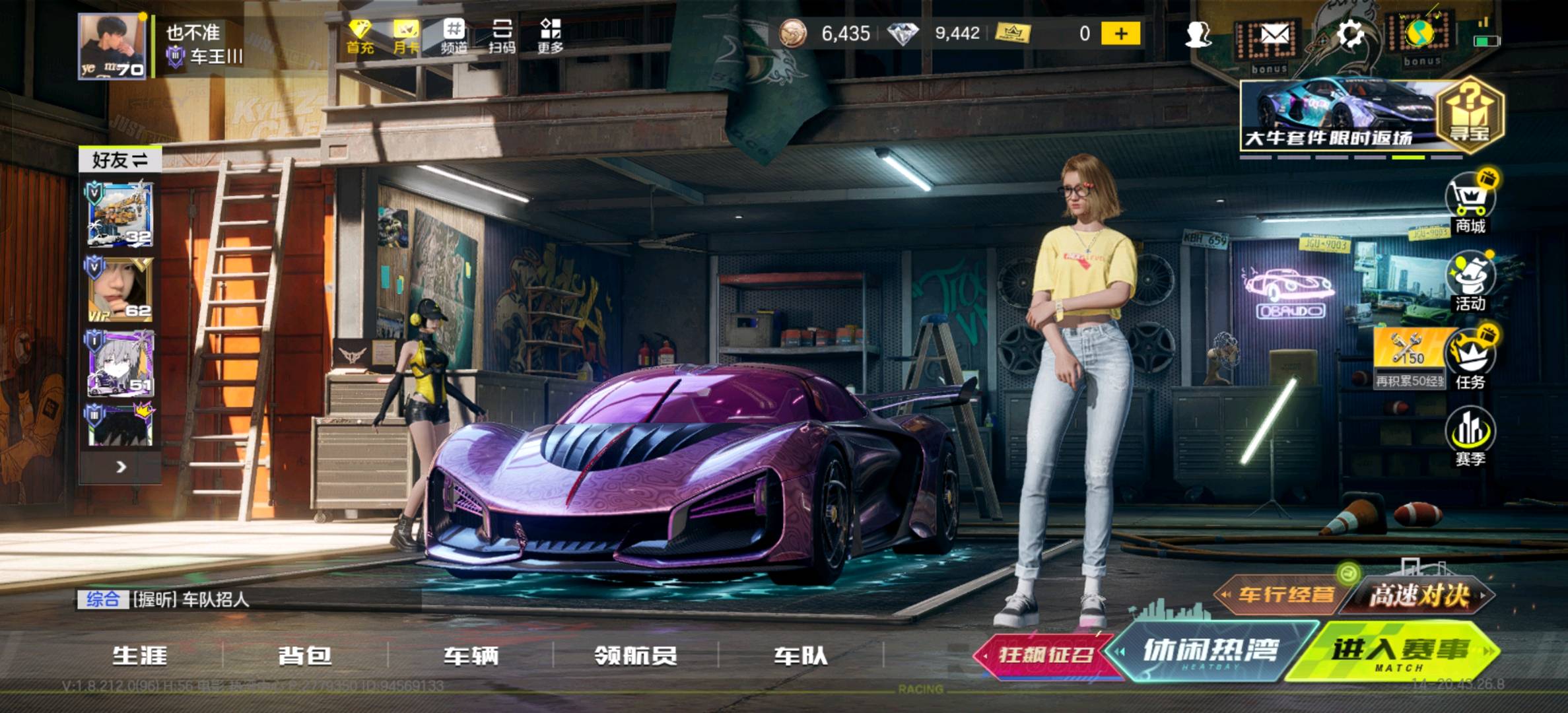Tap the 扫码 scan code icon
Image resolution: width=1568 pixels, height=713 pixels.
[502, 36]
